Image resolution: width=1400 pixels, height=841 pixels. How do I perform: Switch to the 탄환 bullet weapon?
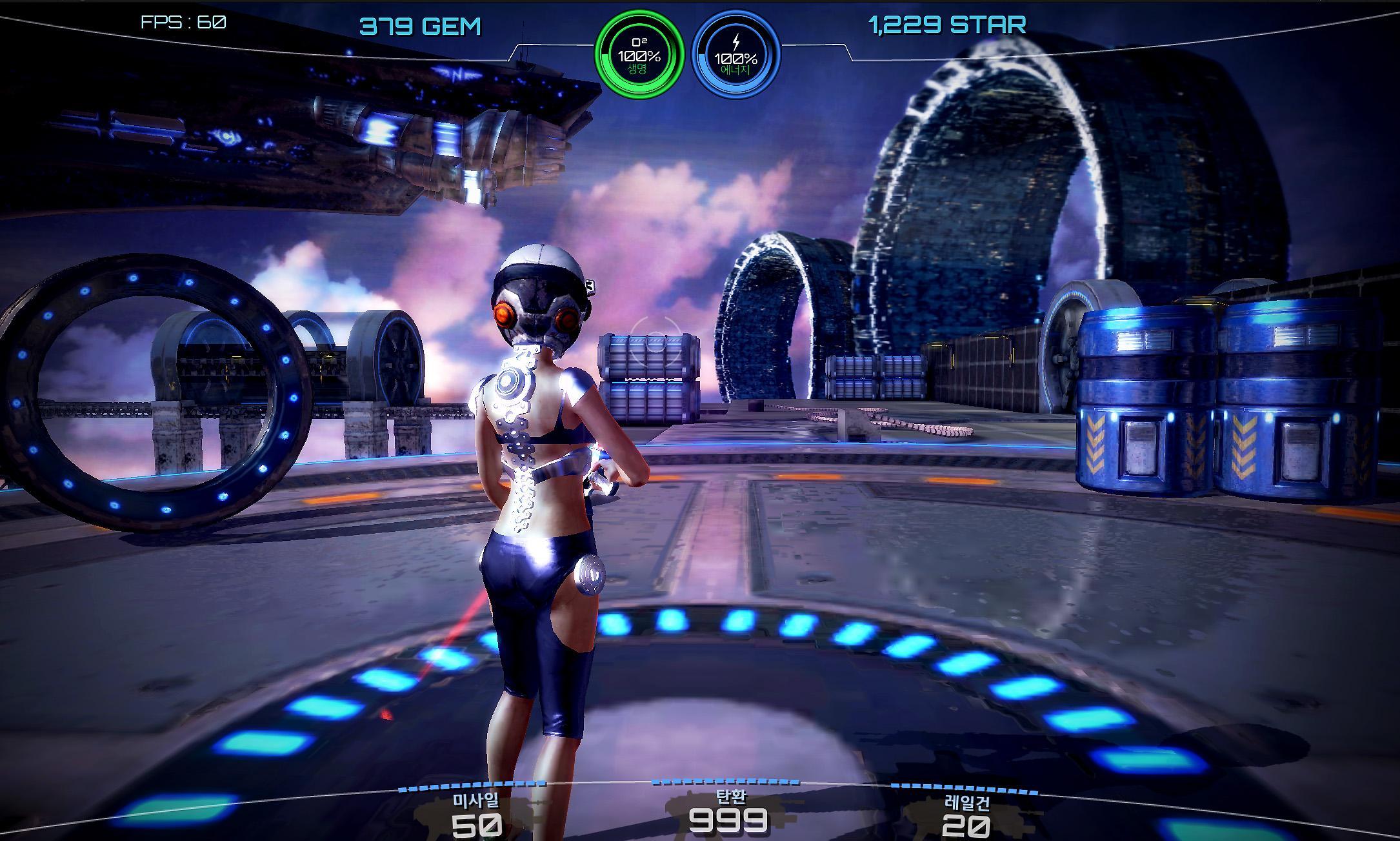coord(728,812)
